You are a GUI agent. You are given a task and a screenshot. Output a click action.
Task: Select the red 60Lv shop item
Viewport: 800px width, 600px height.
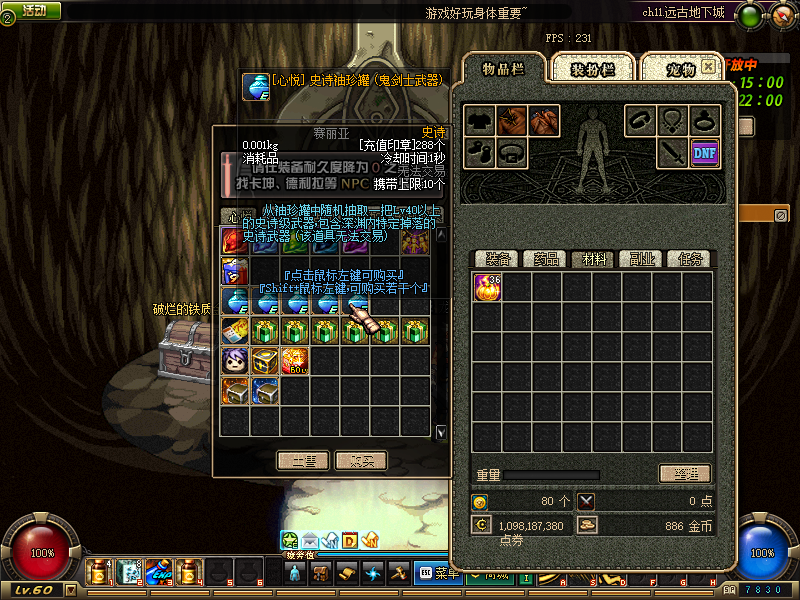295,360
